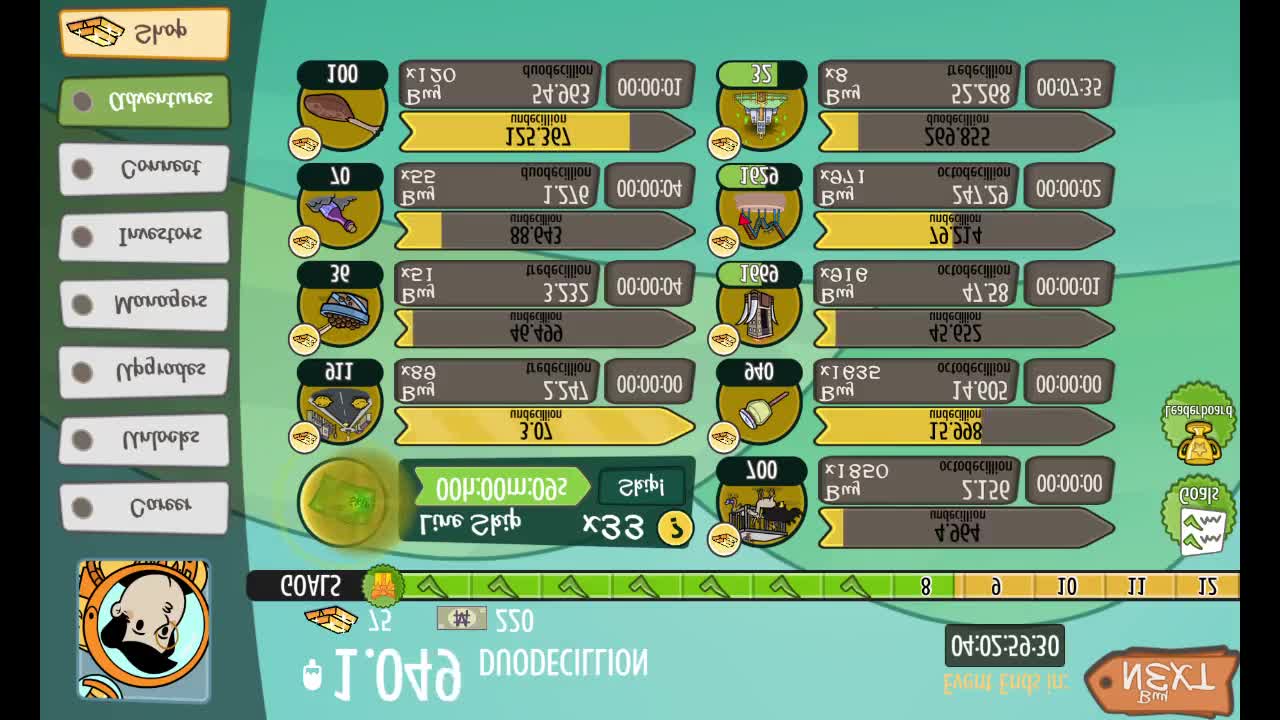The height and width of the screenshot is (720, 1280).
Task: Click the capitalist avatar portrait
Action: click(144, 628)
